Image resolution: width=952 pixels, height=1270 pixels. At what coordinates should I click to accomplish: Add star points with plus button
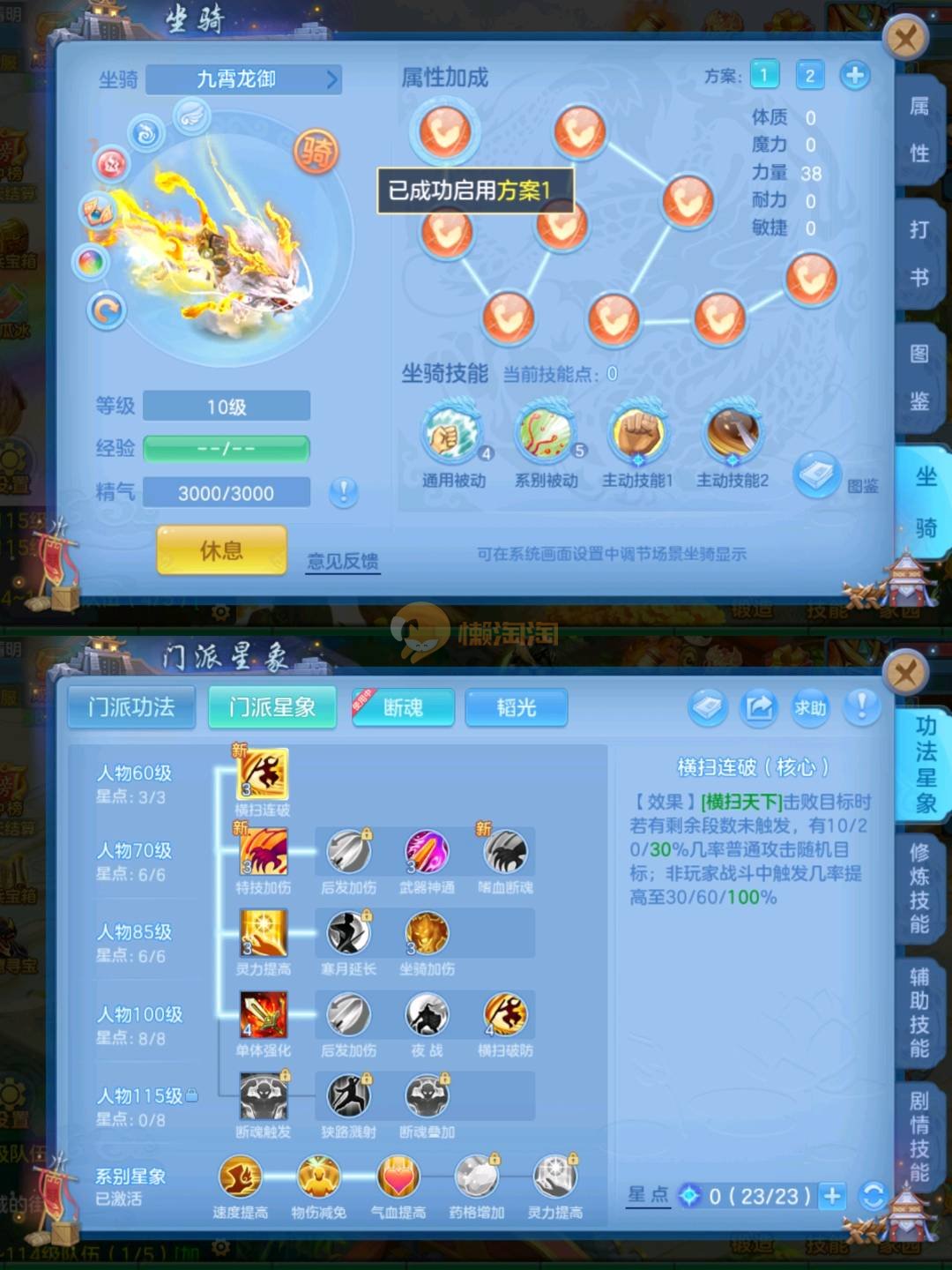pyautogui.click(x=831, y=1196)
